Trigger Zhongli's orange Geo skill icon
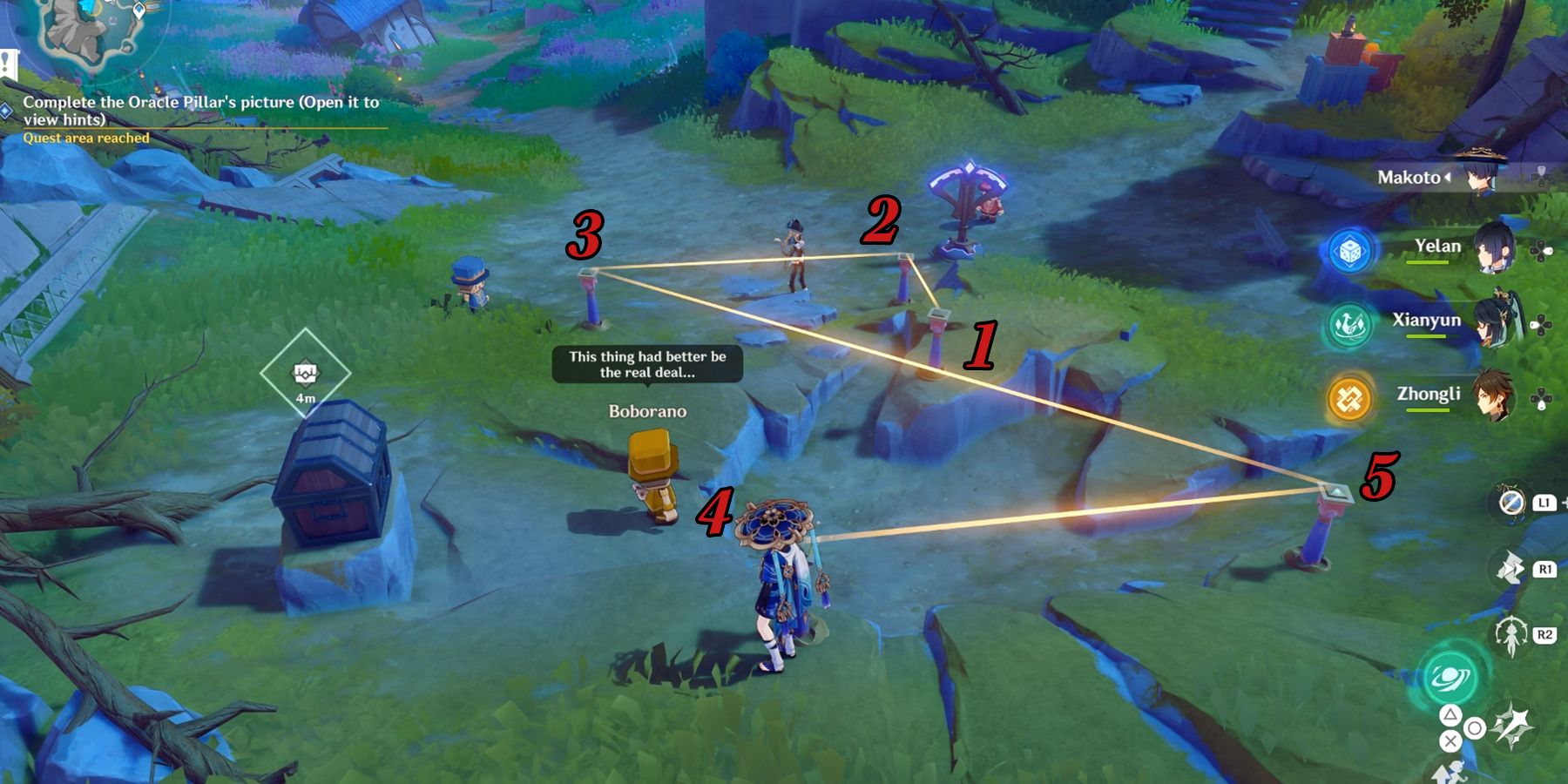Viewport: 1568px width, 784px height. [1348, 397]
